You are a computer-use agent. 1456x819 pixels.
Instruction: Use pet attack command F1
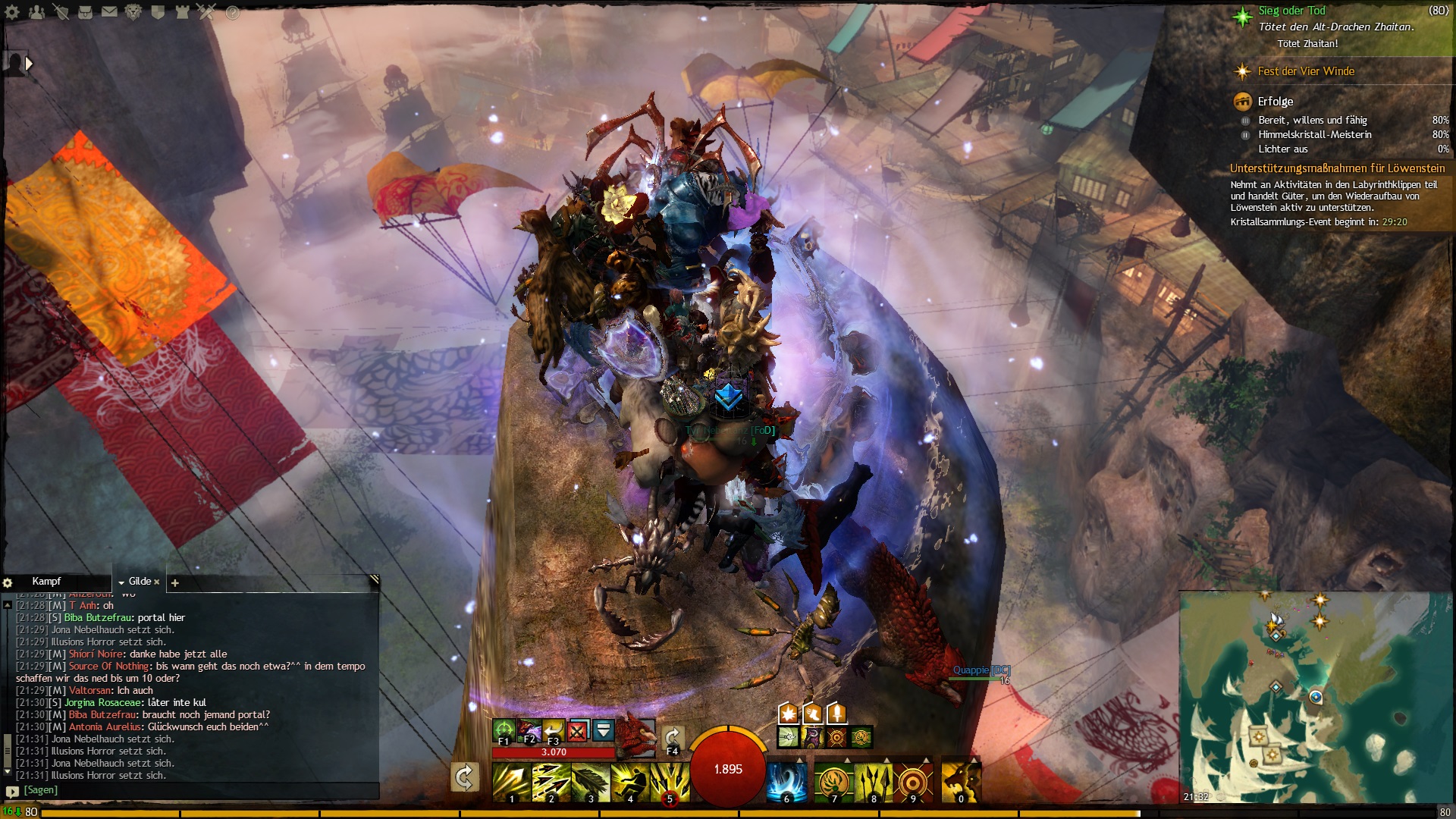click(504, 731)
